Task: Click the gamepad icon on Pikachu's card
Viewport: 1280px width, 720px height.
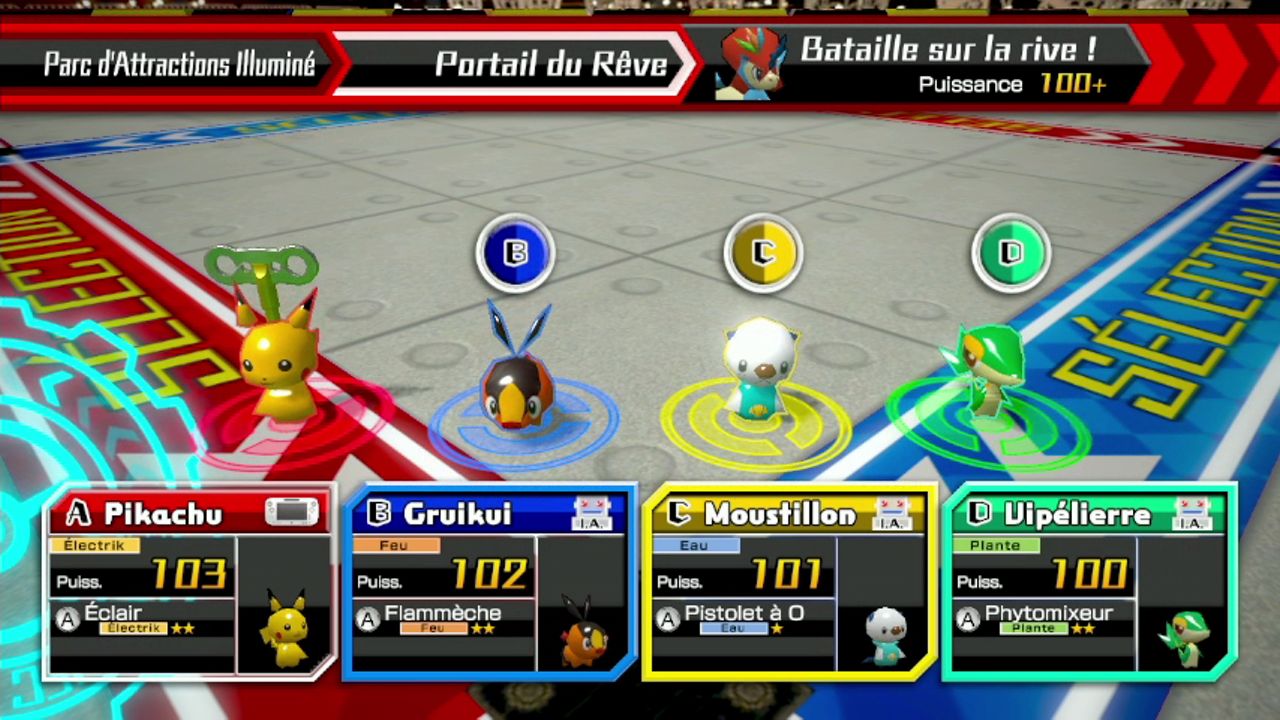Action: tap(291, 513)
